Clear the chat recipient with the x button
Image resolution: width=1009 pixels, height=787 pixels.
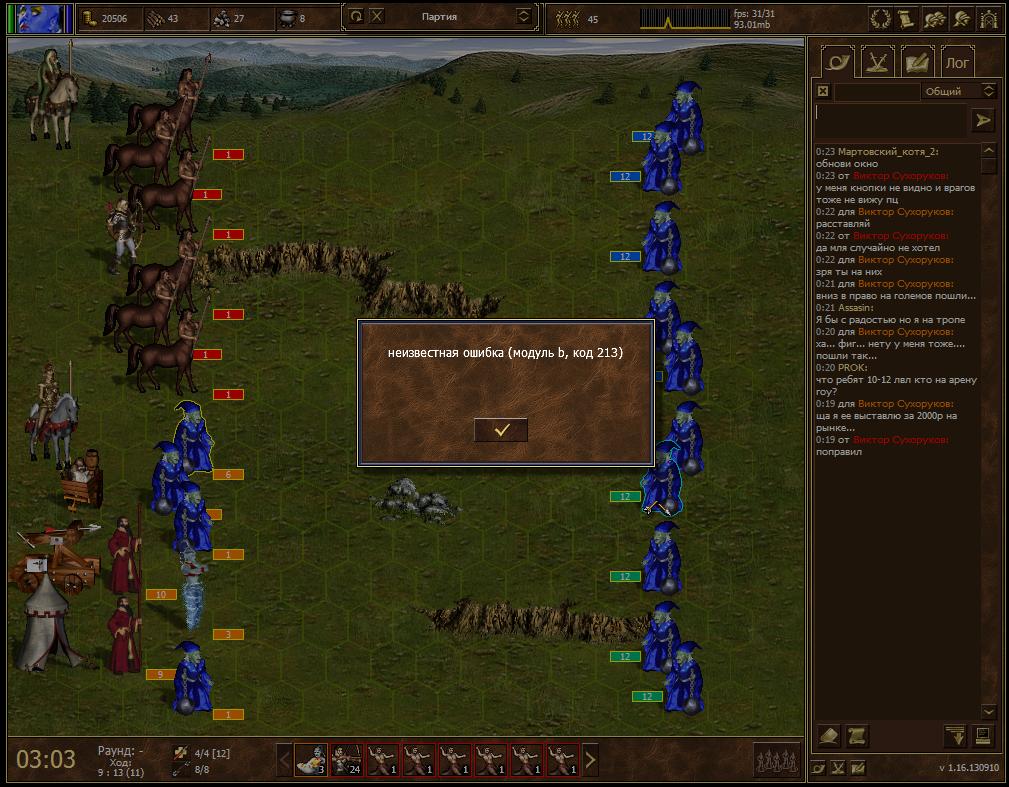(x=823, y=91)
